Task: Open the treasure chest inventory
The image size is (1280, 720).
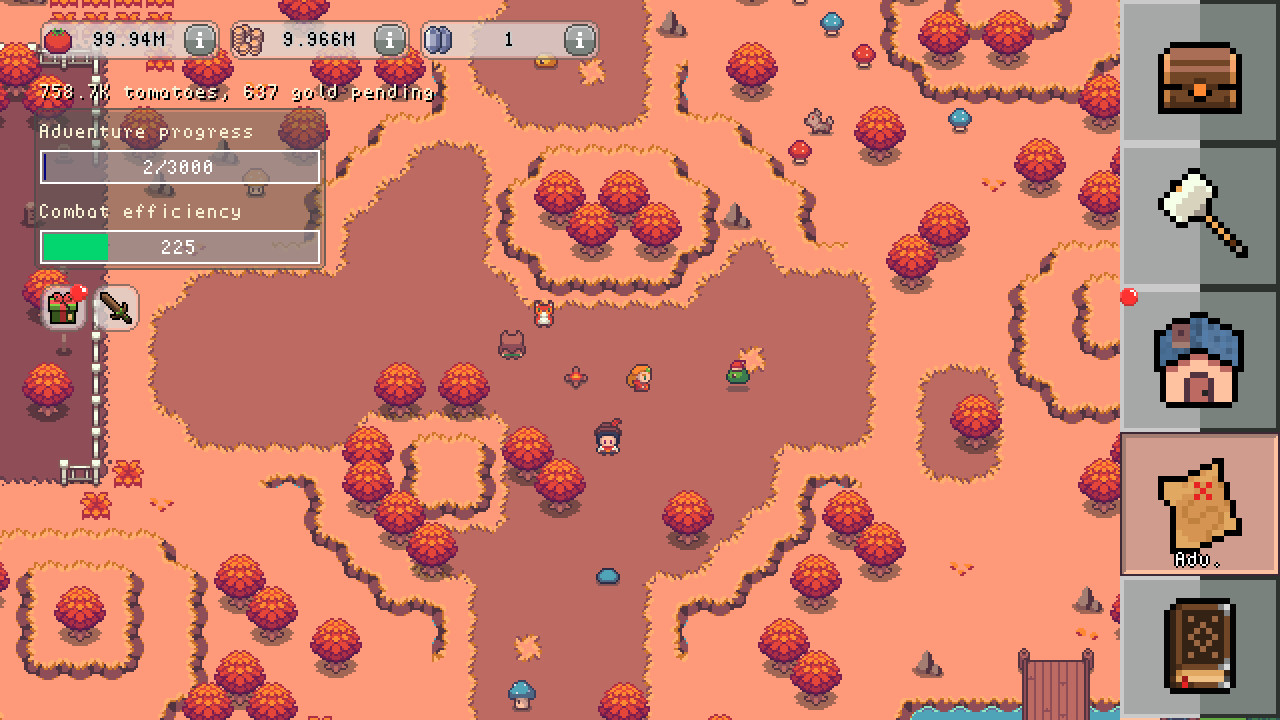Action: 1199,80
